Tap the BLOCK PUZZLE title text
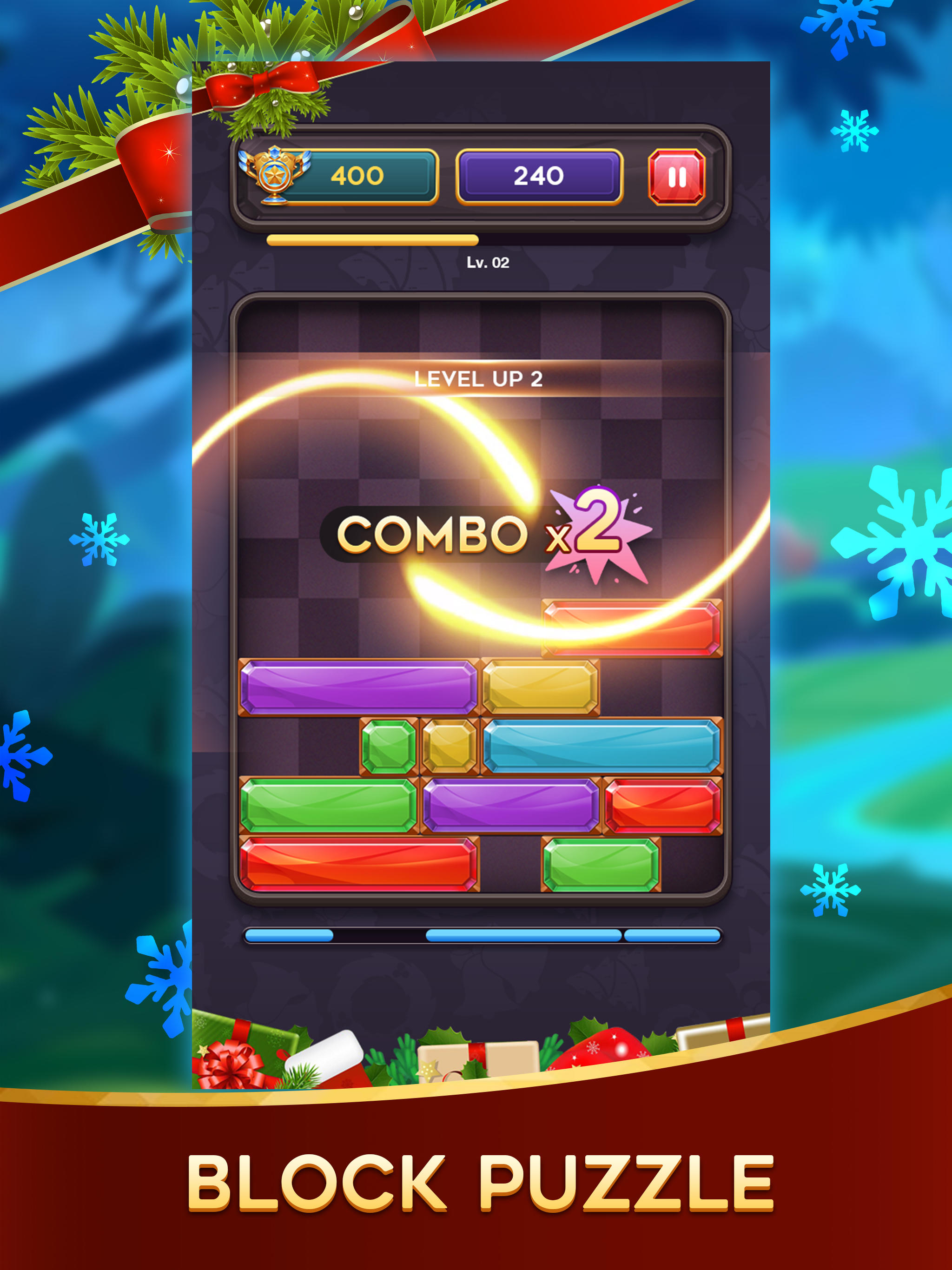The height and width of the screenshot is (1270, 952). [476, 1184]
